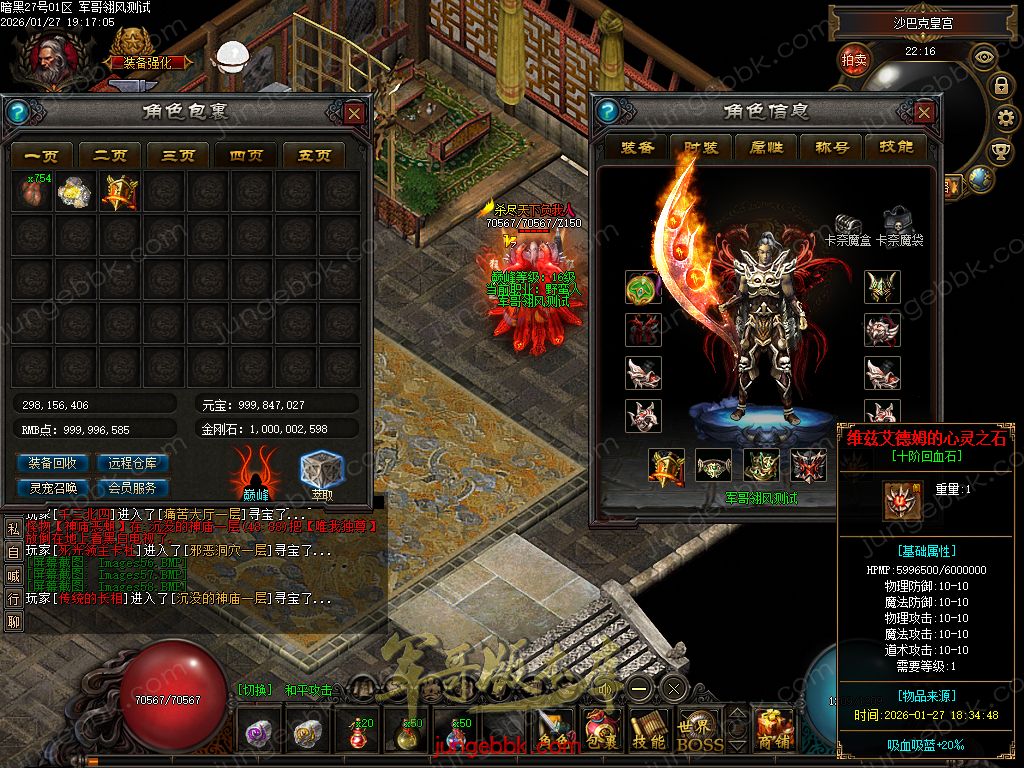This screenshot has width=1024, height=768.
Task: Switch to the 属性 attributes tab
Action: [766, 147]
